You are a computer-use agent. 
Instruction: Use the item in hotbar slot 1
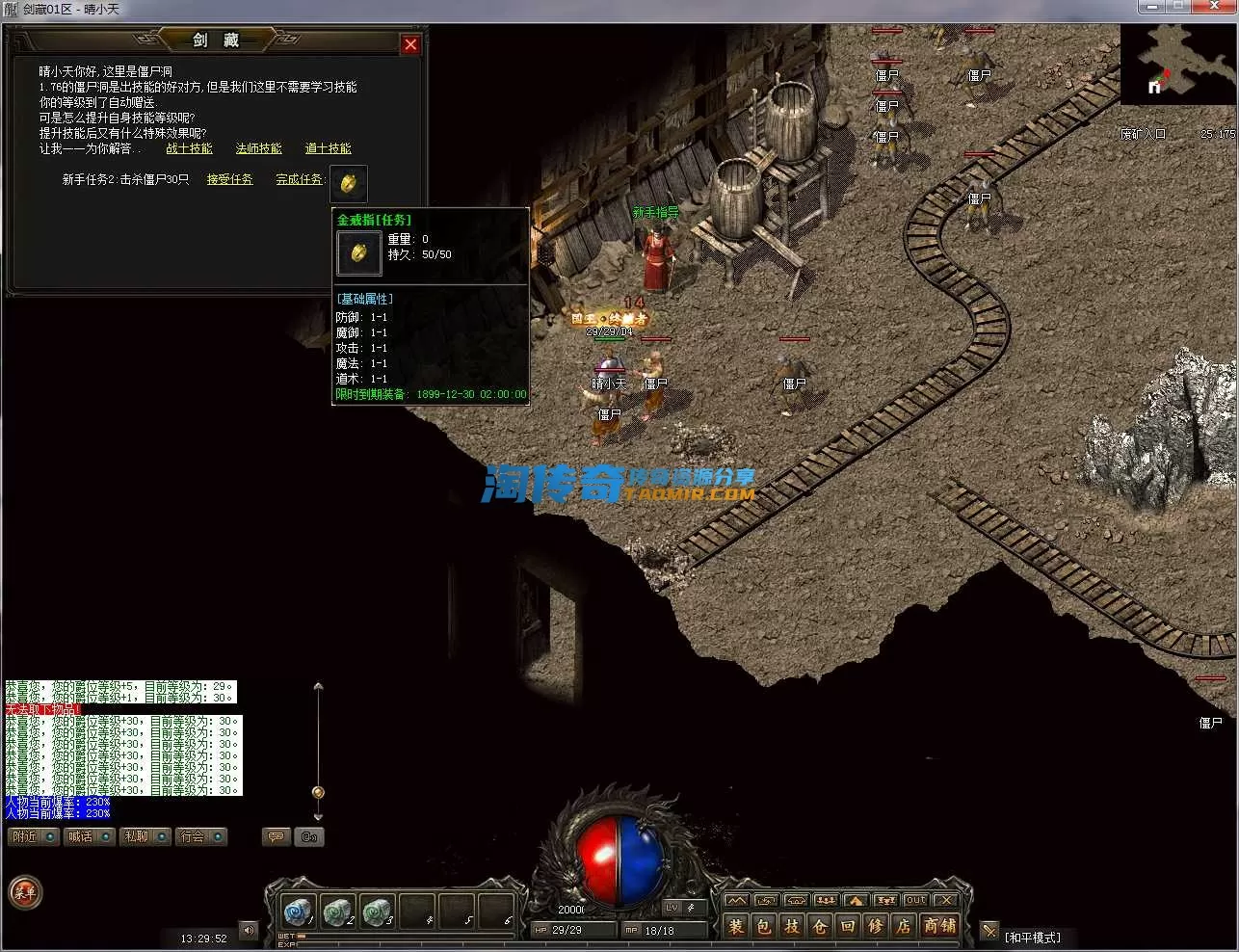(x=298, y=911)
